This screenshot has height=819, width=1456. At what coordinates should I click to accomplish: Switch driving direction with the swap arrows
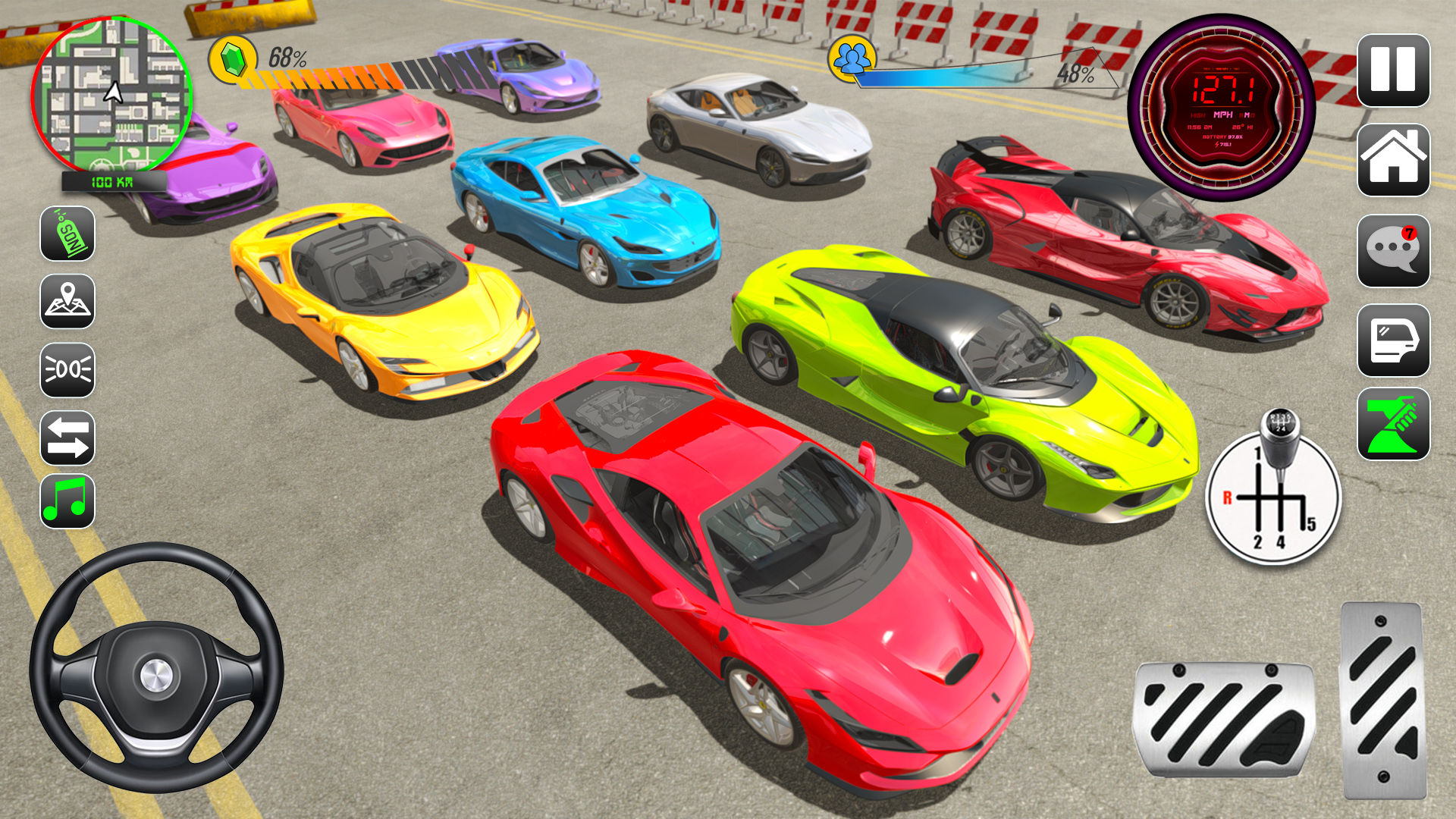point(67,438)
